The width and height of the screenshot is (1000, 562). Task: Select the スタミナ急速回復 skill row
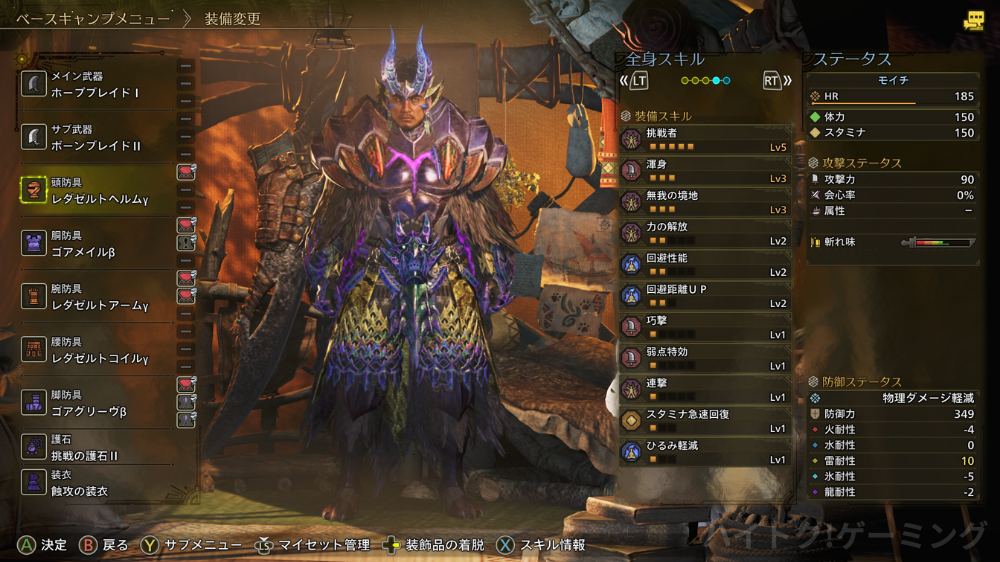pyautogui.click(x=704, y=421)
